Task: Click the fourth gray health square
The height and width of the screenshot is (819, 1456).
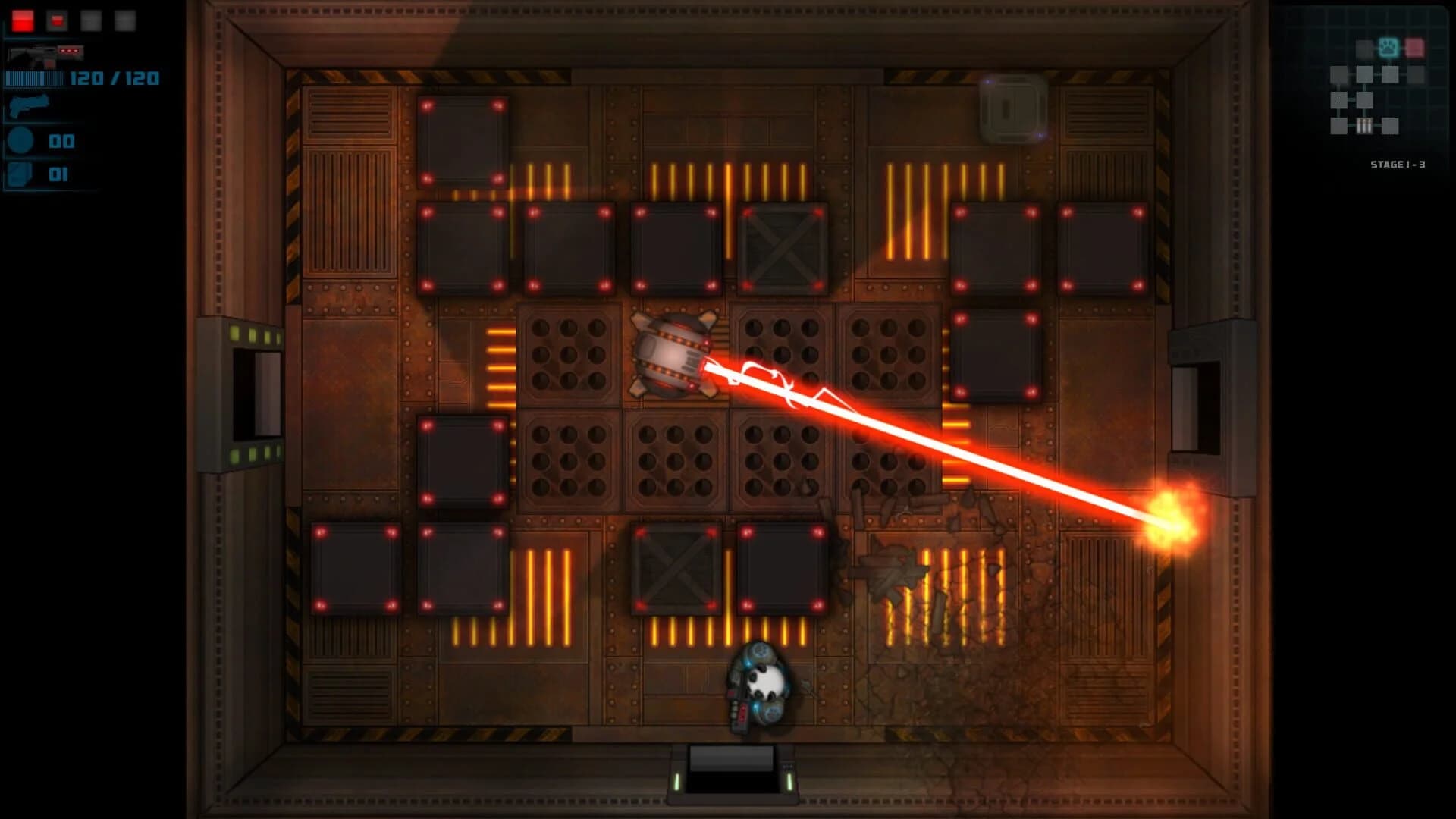Action: [x=125, y=20]
